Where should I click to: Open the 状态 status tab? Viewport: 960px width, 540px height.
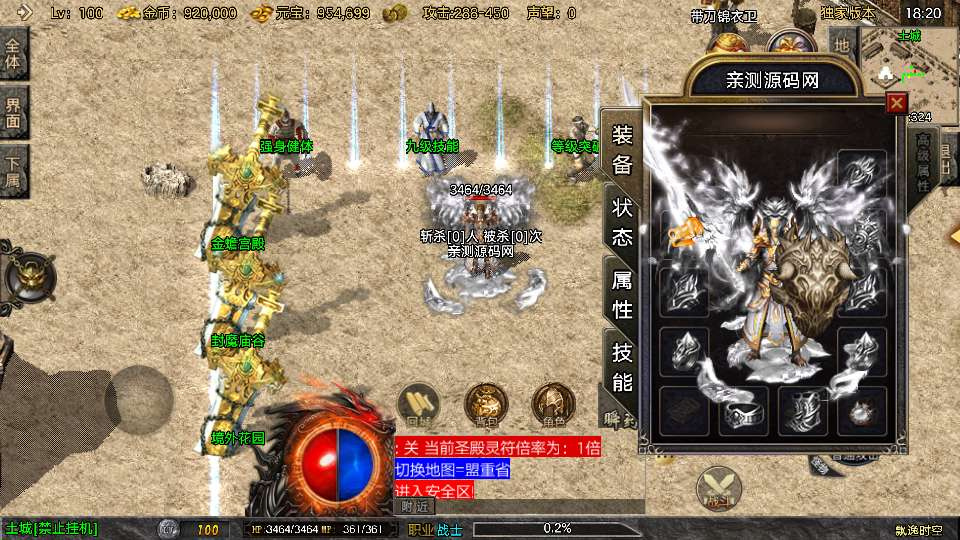tap(622, 222)
